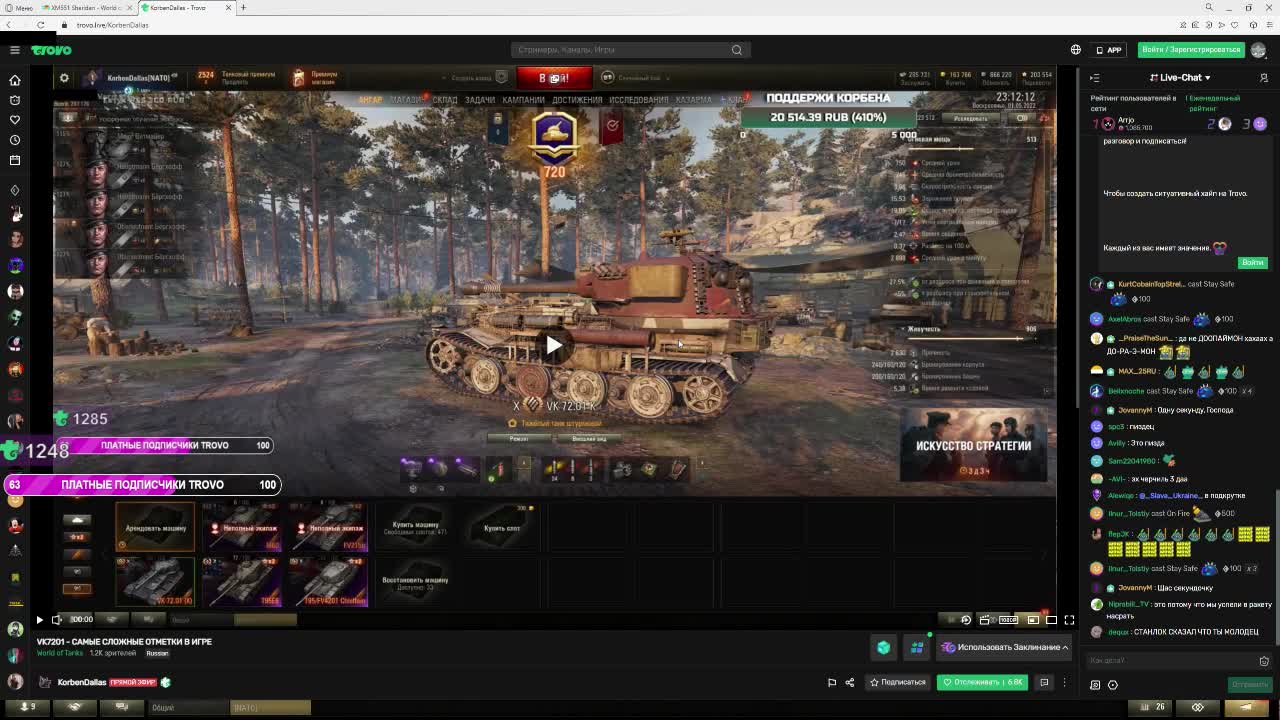Start battle with the red В бой button
This screenshot has height=720, width=1280.
(x=554, y=78)
